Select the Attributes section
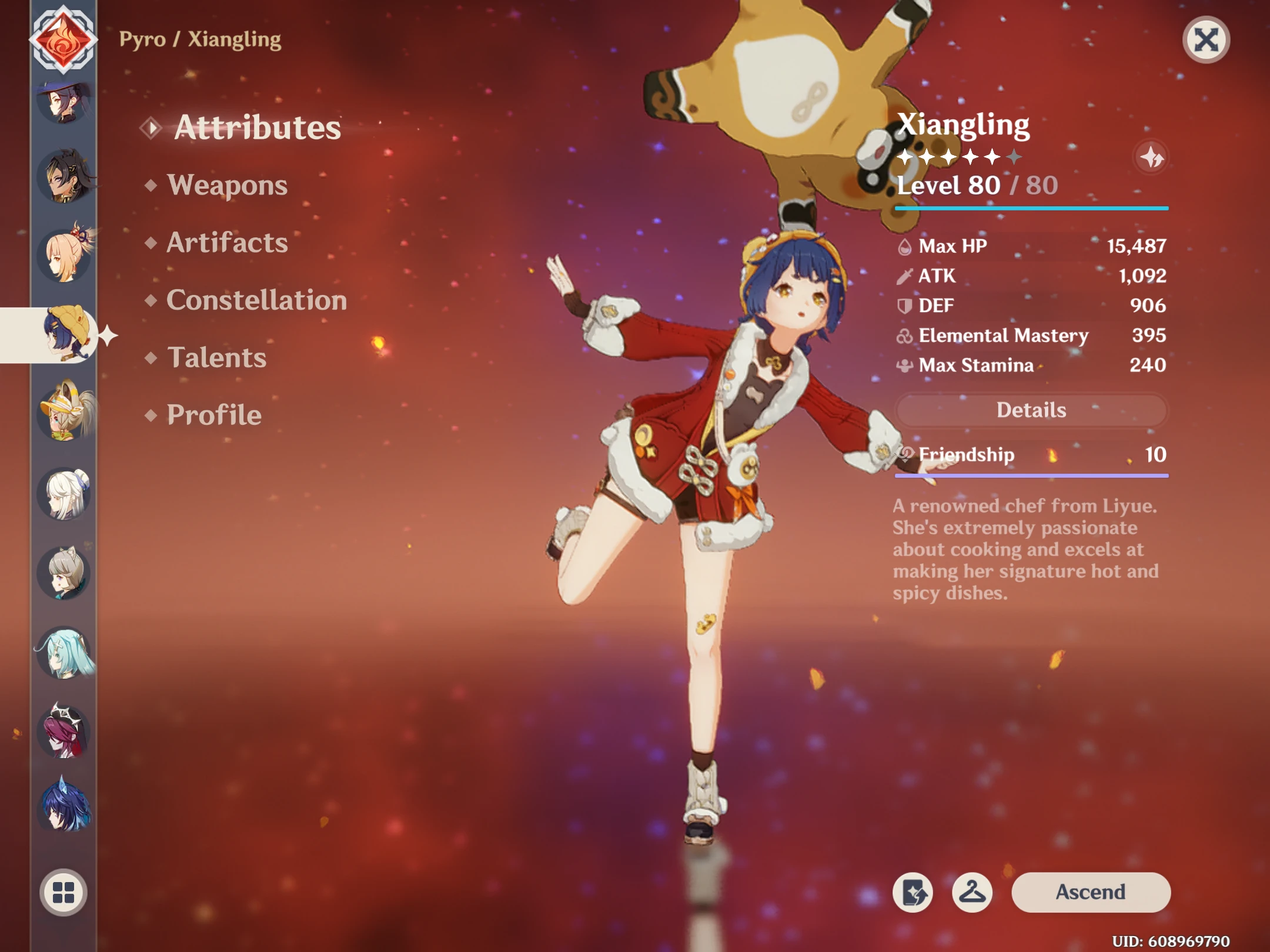 (x=259, y=128)
